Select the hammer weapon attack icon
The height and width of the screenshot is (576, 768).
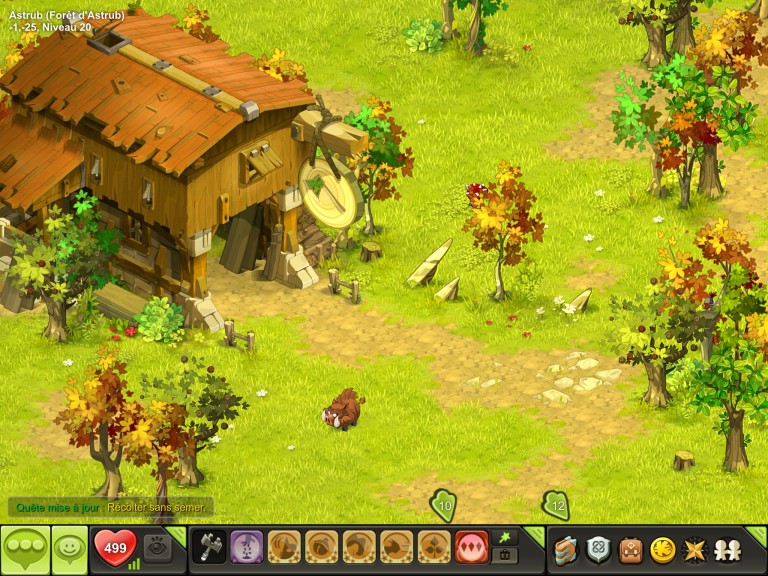click(x=209, y=547)
